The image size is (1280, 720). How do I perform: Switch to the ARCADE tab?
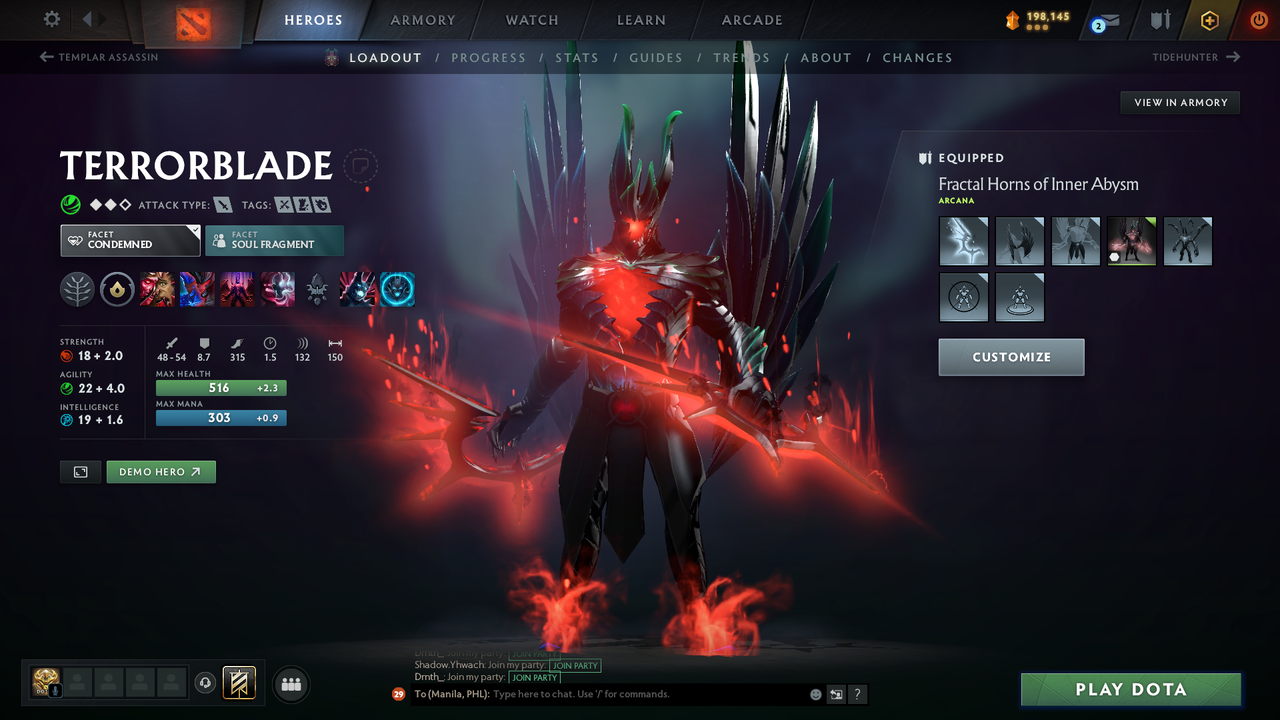[751, 19]
